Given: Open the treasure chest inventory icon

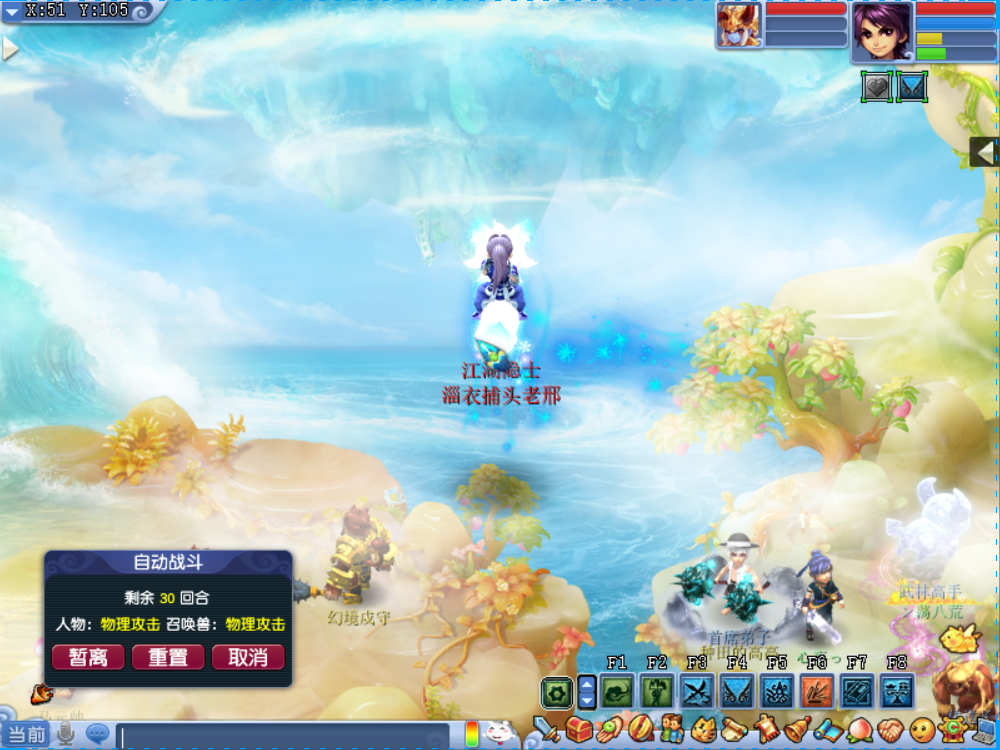Looking at the screenshot, I should (579, 730).
